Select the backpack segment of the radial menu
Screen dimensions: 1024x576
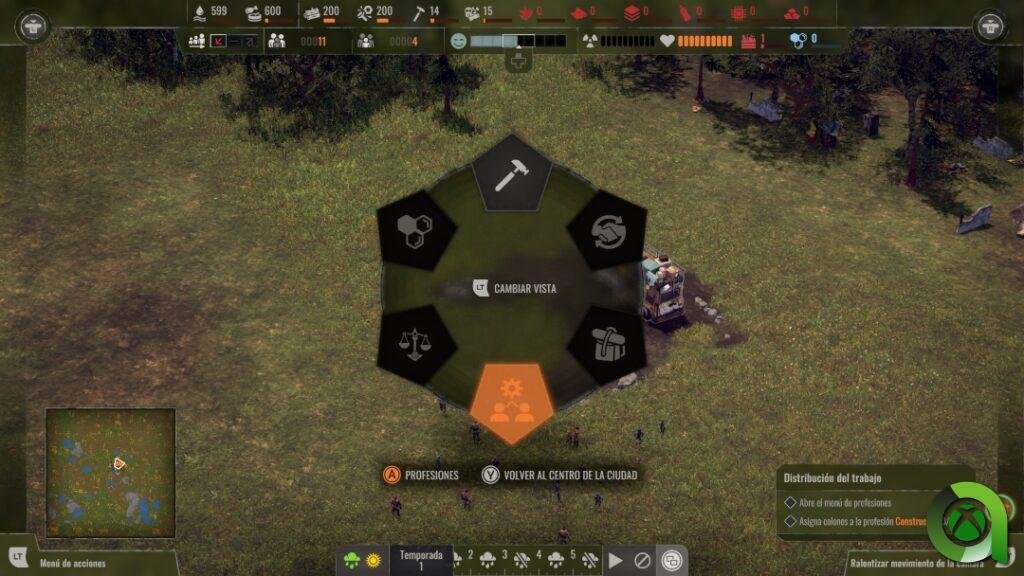point(605,346)
